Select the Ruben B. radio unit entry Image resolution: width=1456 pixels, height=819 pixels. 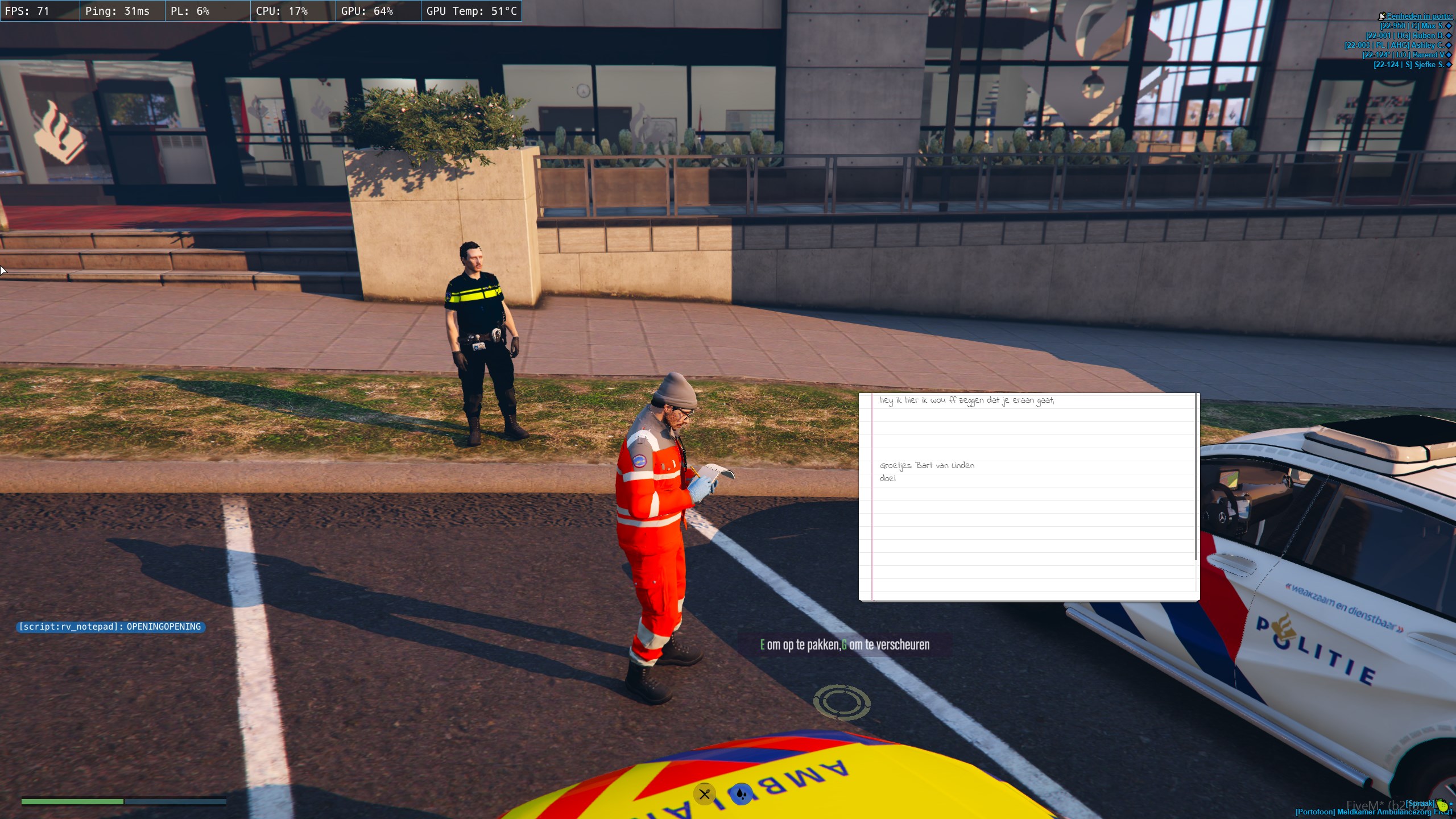[x=1405, y=36]
